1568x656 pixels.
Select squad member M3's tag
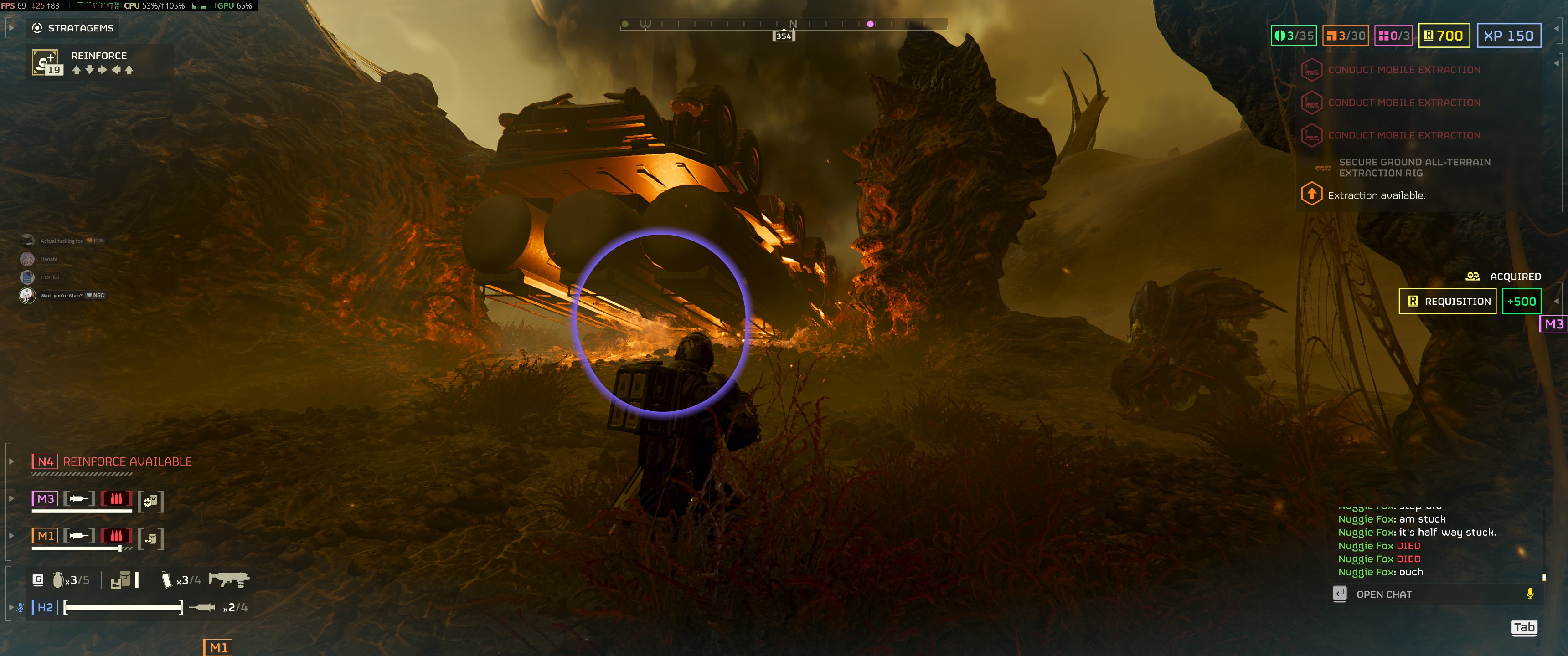click(x=45, y=499)
